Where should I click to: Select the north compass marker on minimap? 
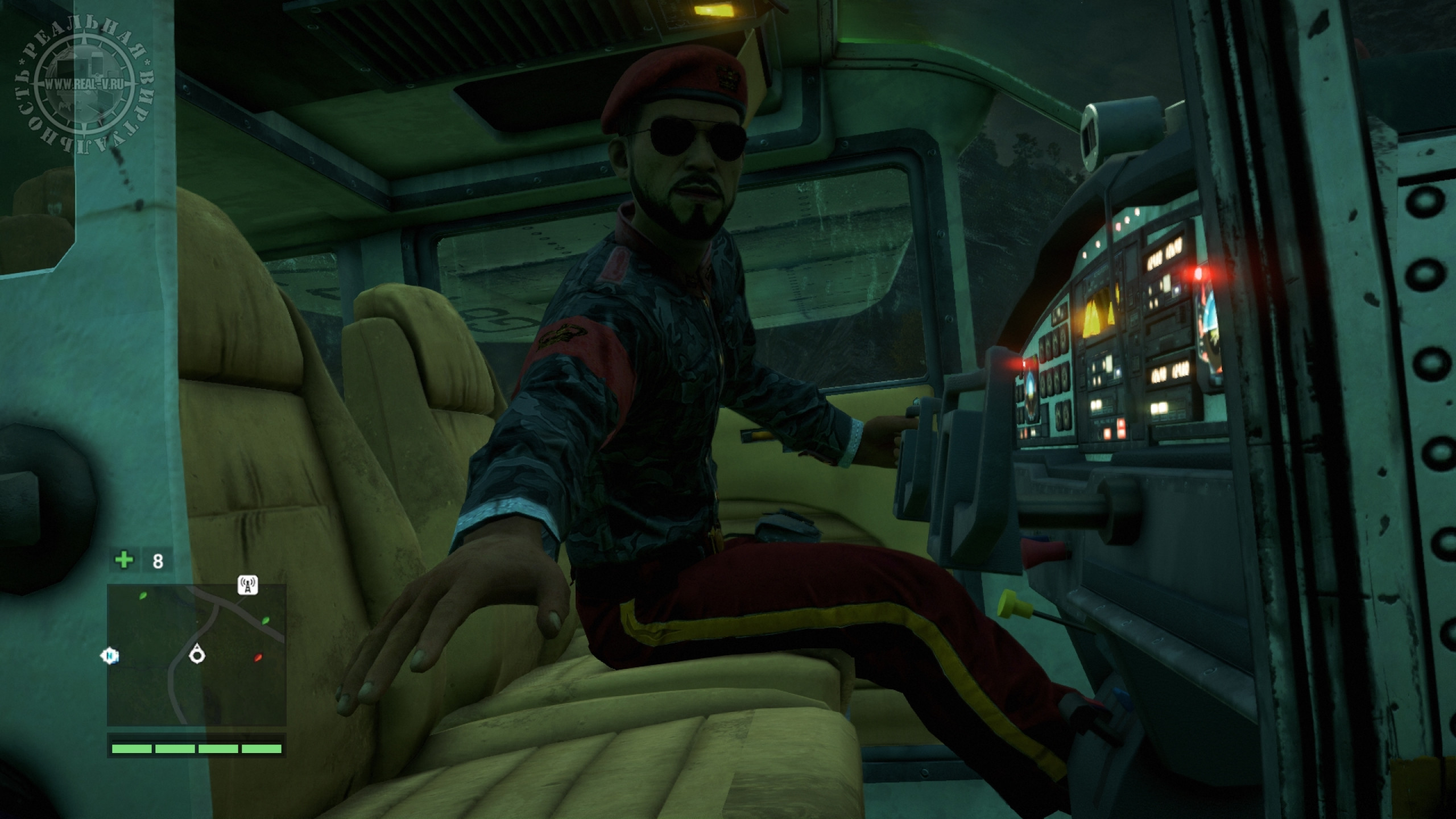coord(110,656)
